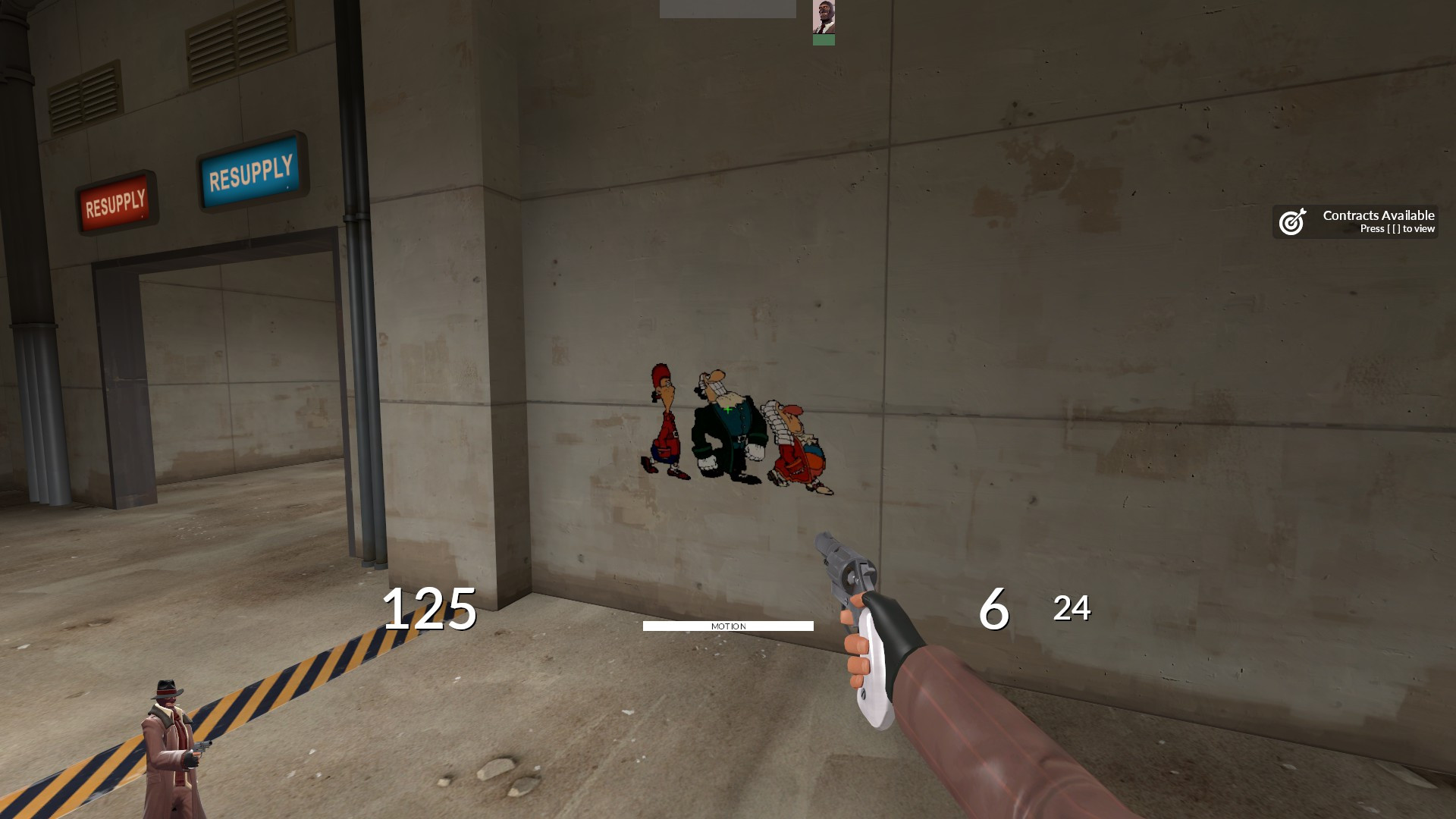Click the Contracts Available notification text
The width and height of the screenshot is (1456, 819).
pyautogui.click(x=1377, y=215)
